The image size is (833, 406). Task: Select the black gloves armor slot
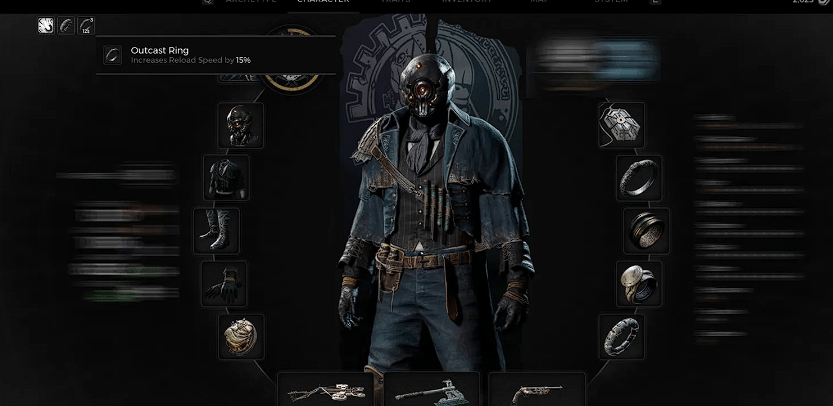coord(224,284)
